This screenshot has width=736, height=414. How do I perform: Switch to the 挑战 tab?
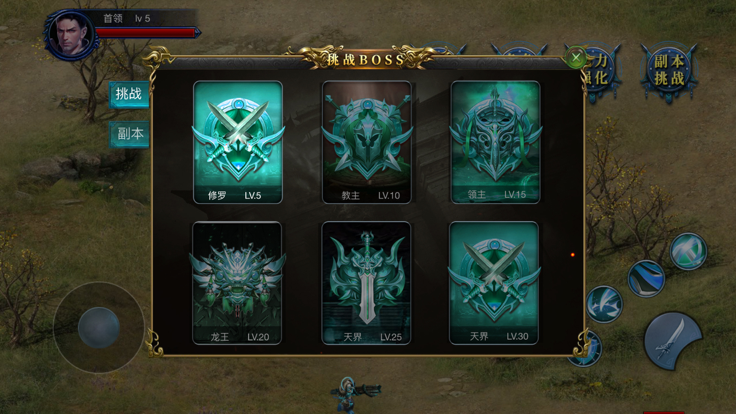(129, 95)
